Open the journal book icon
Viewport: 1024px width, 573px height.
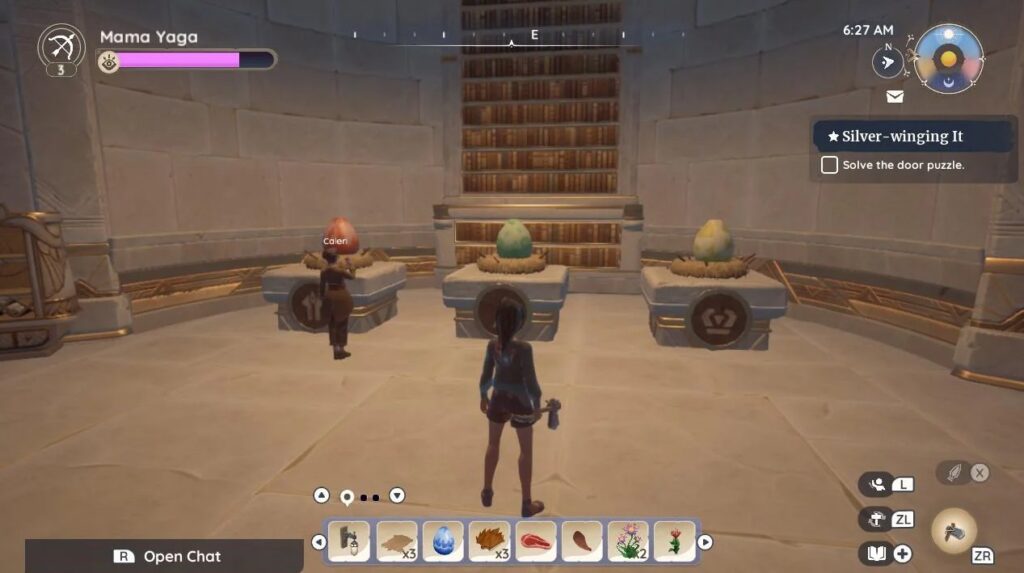(876, 553)
